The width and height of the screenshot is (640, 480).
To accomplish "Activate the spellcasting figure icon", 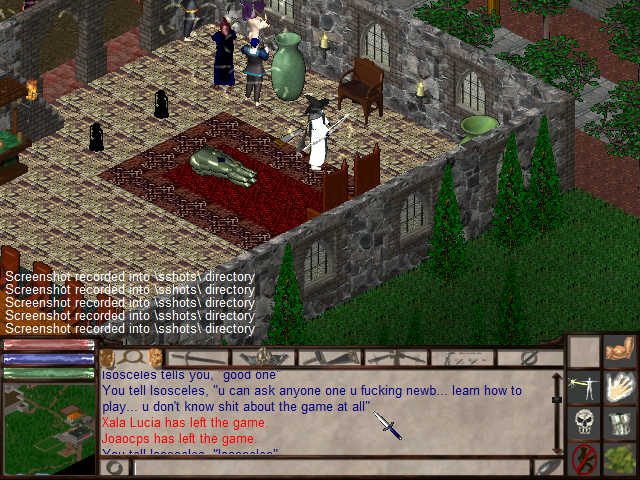I will tap(584, 387).
